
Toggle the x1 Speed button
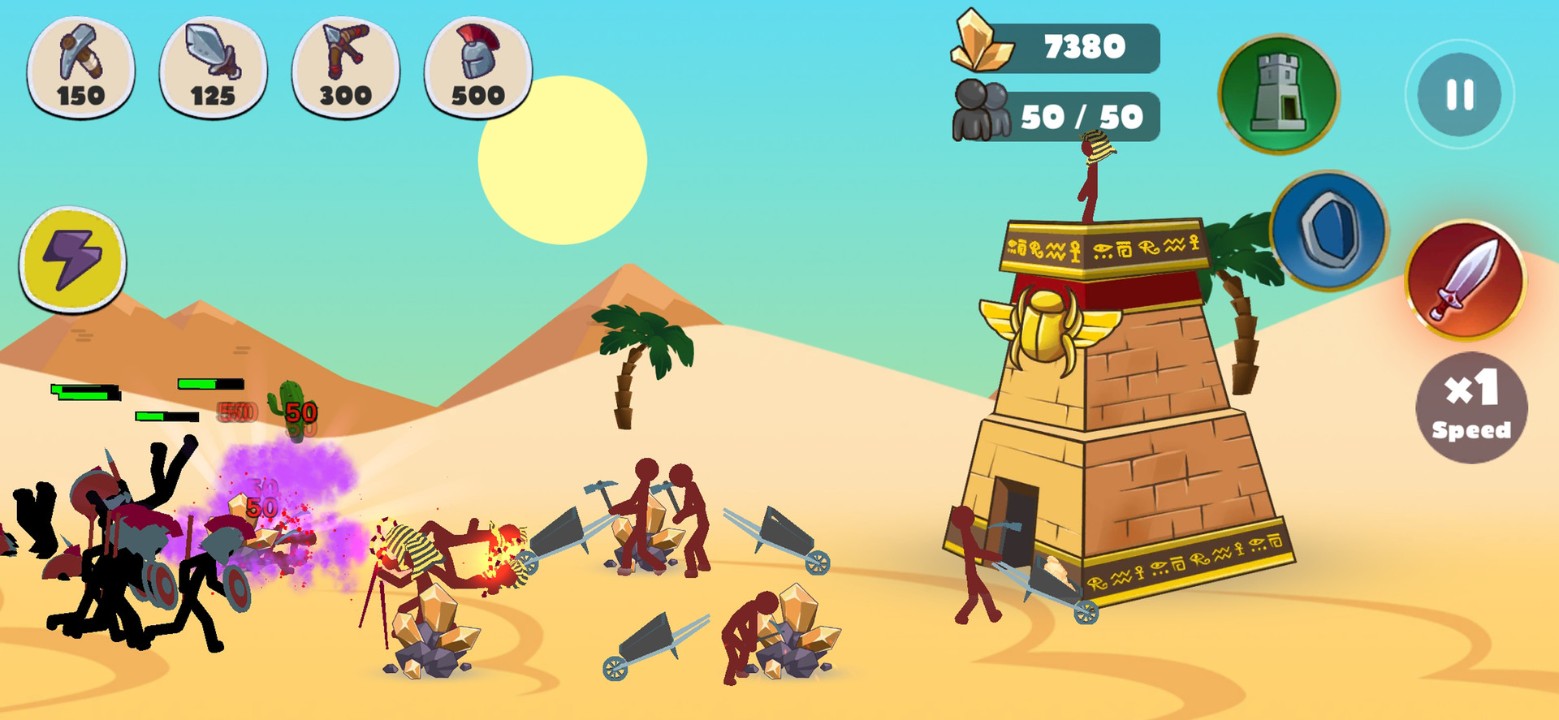tap(1471, 407)
